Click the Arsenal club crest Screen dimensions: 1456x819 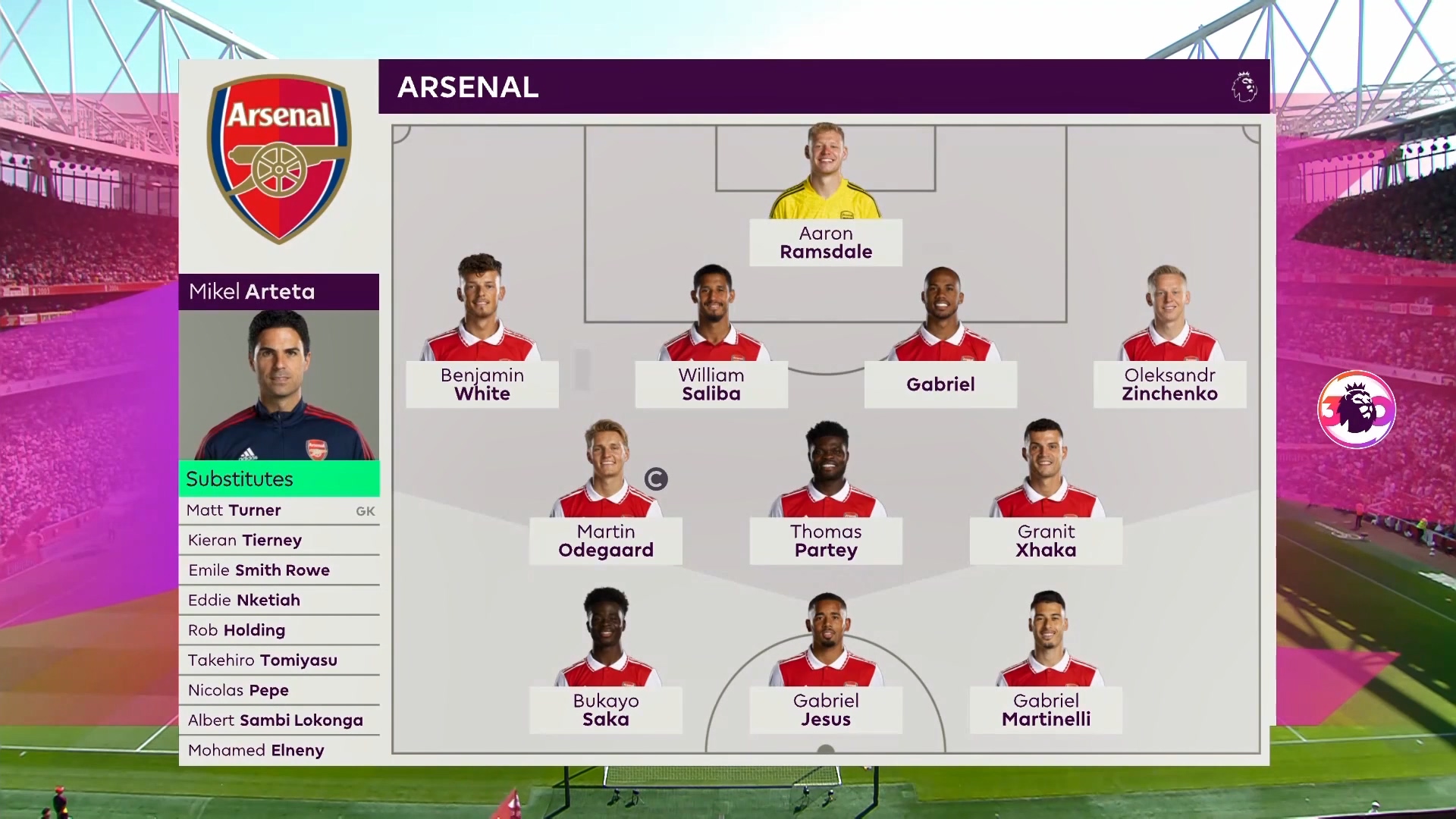point(279,158)
